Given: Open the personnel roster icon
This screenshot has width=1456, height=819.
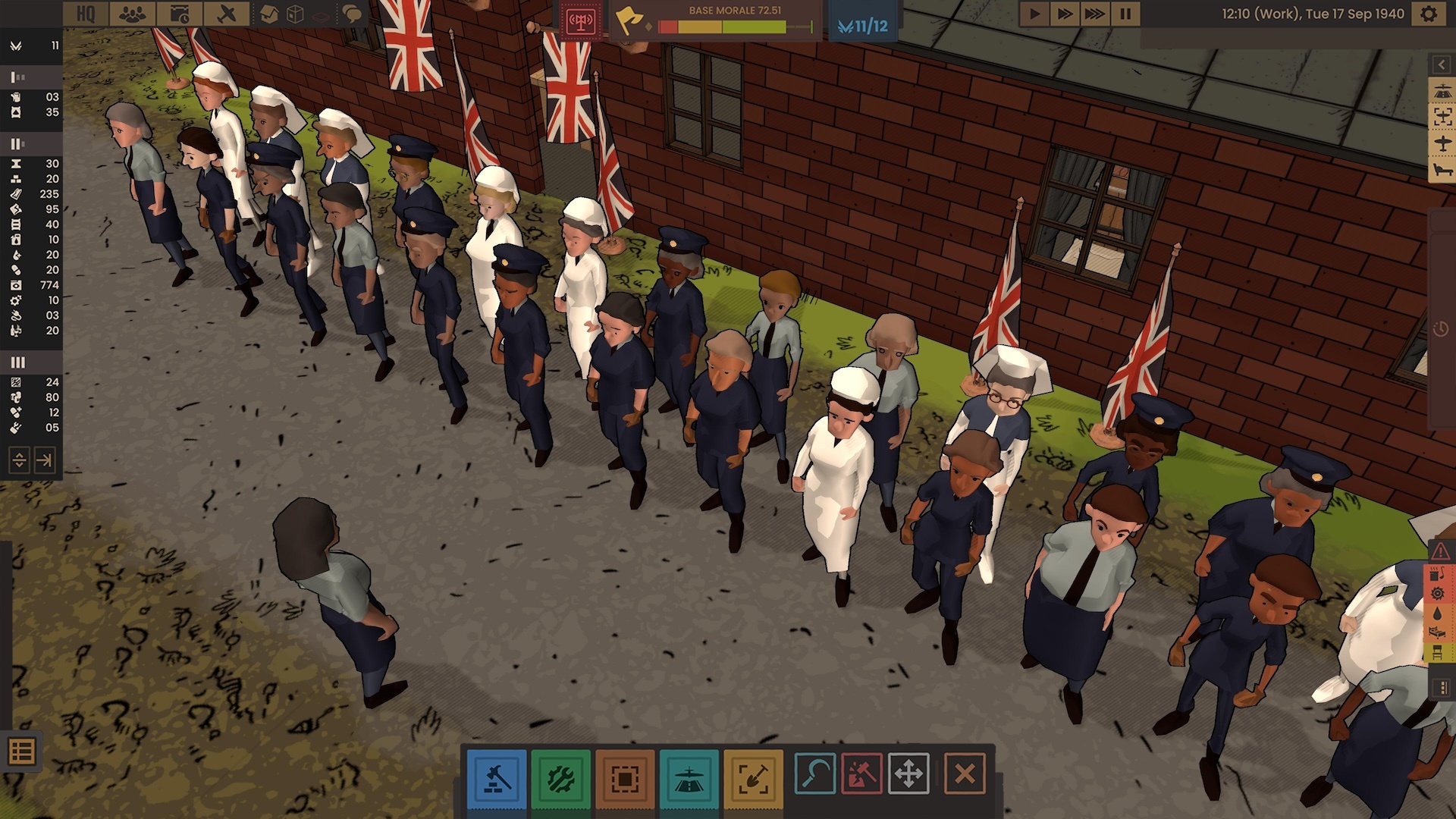Looking at the screenshot, I should tap(133, 13).
